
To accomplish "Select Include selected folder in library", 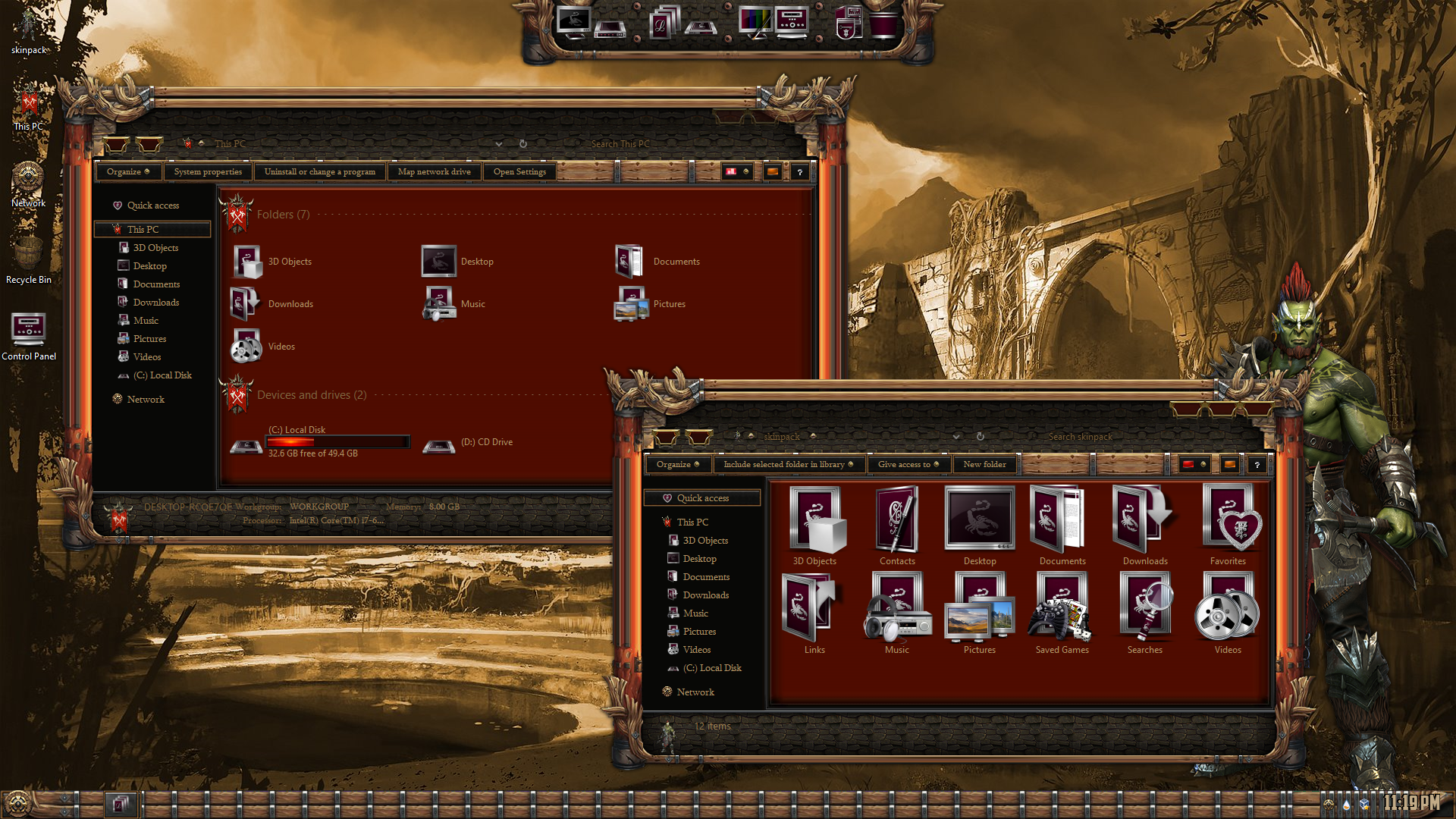I will coord(788,464).
